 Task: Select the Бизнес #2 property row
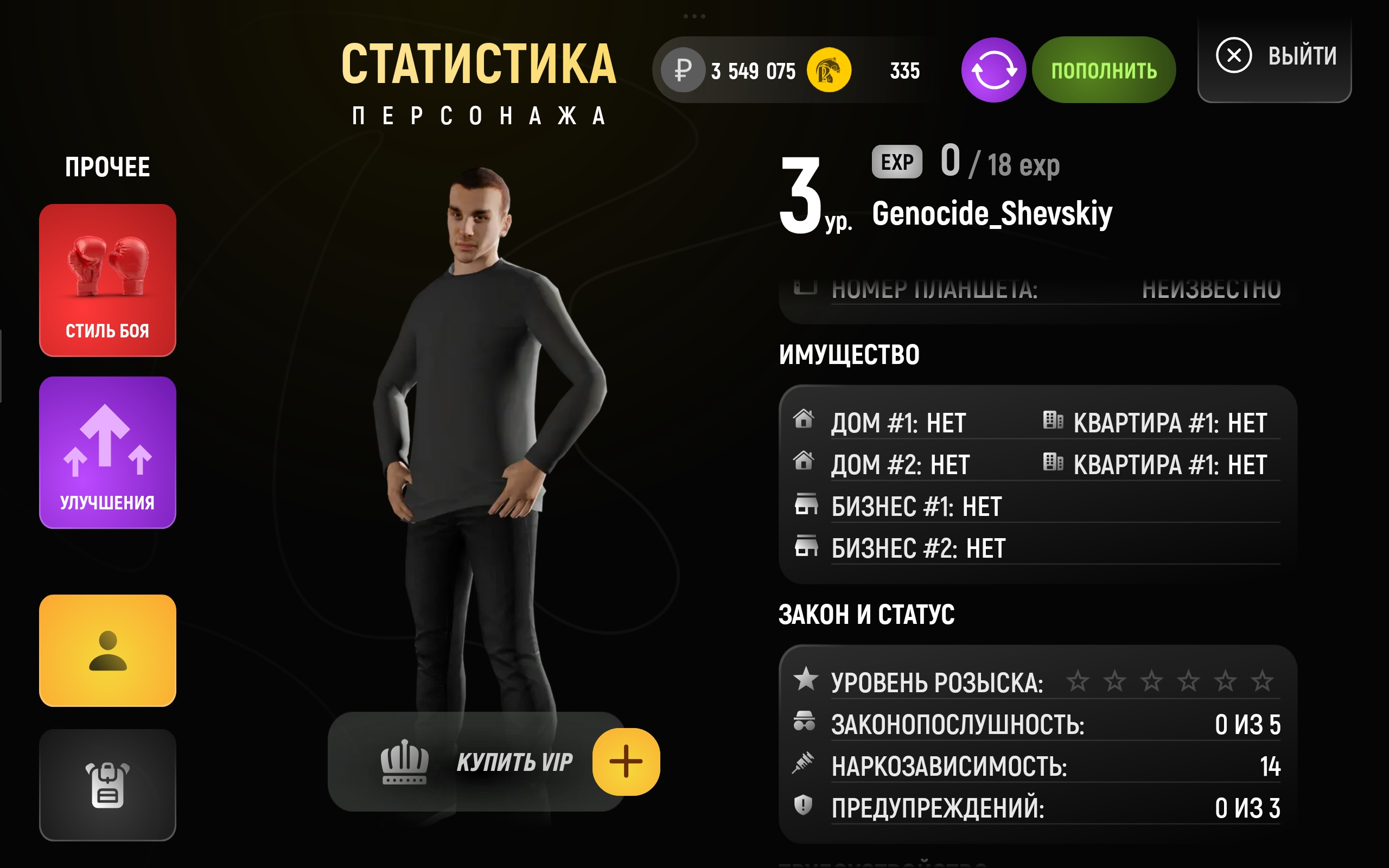pos(919,549)
